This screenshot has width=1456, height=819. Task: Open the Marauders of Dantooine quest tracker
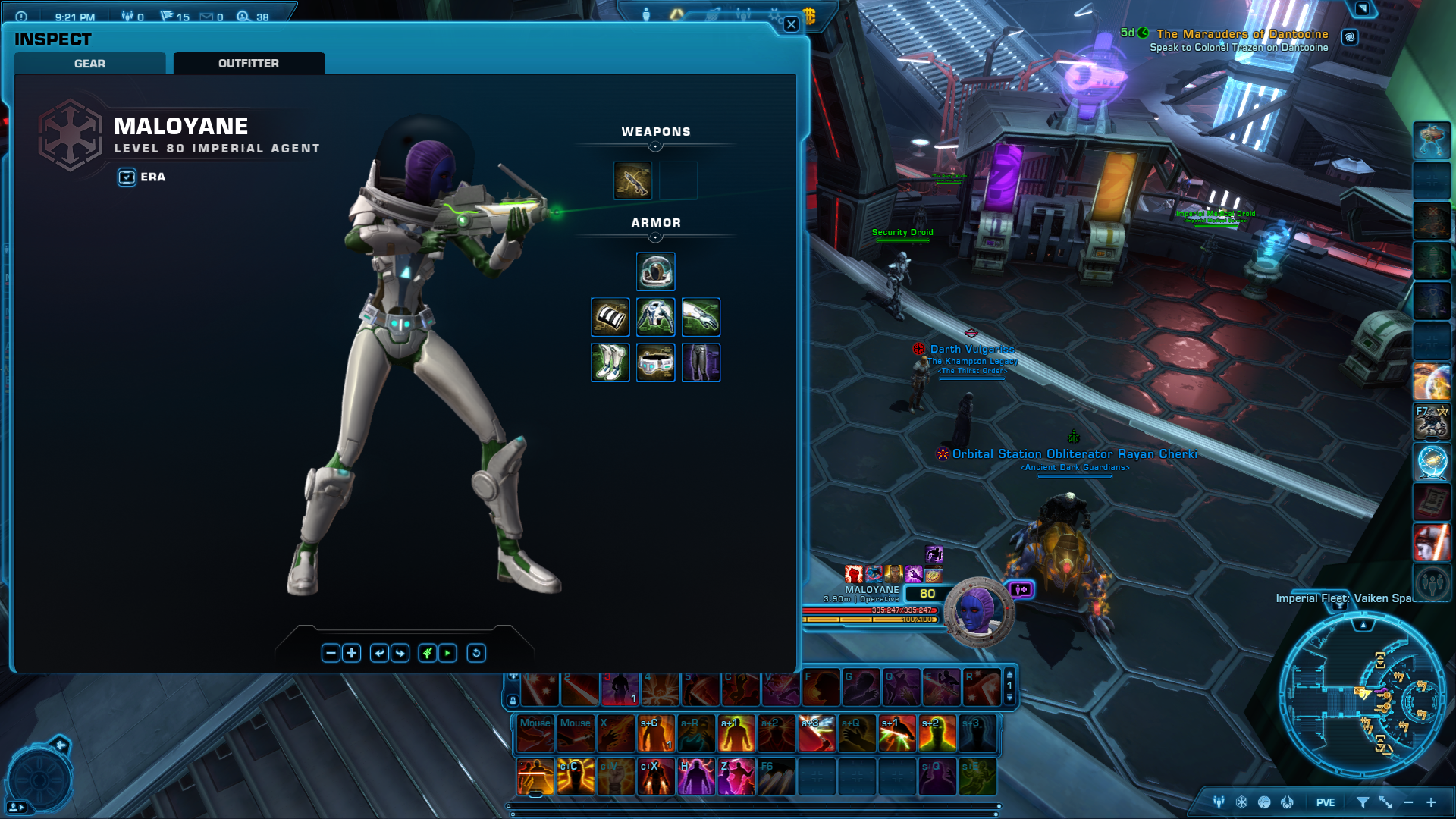click(1242, 34)
